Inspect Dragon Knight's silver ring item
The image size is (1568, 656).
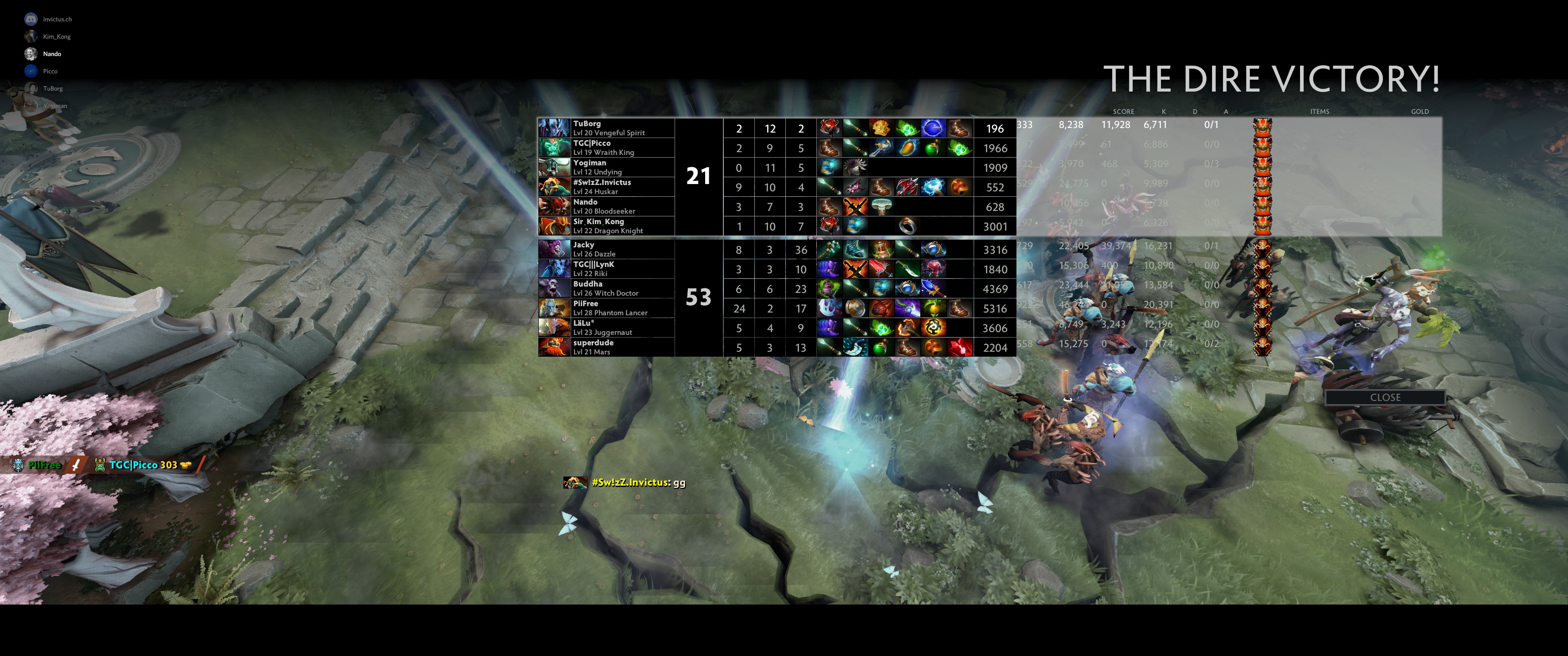(x=907, y=226)
